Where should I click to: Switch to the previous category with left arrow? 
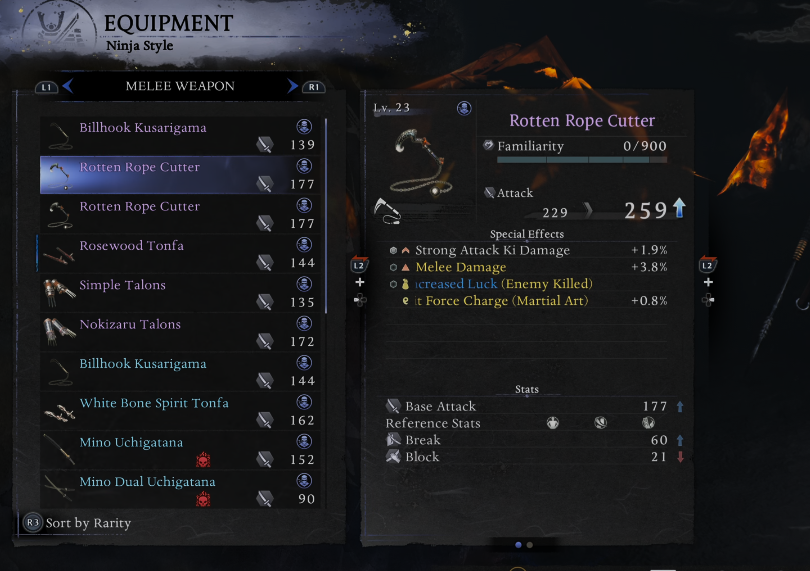tap(67, 87)
